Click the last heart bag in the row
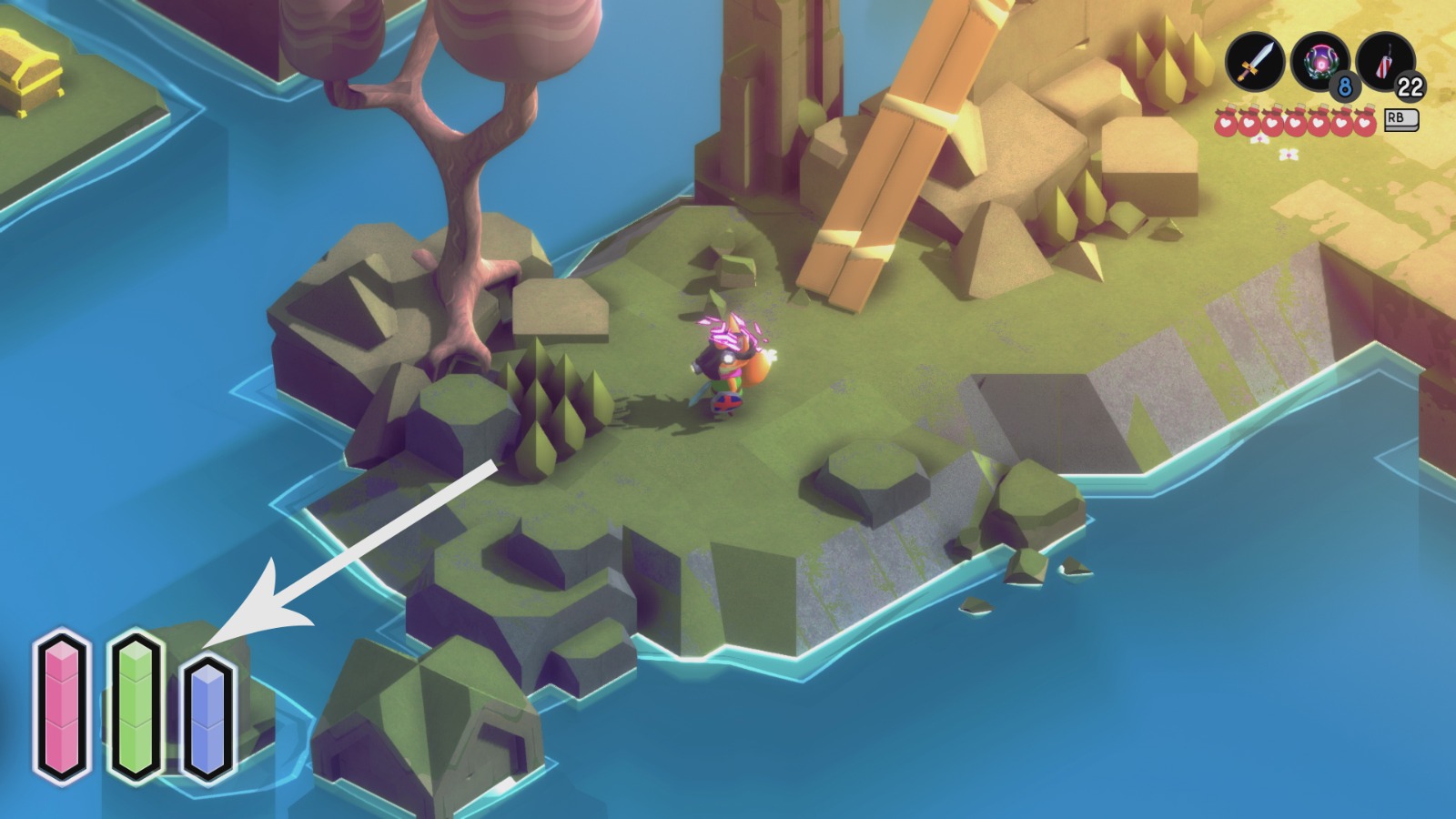The height and width of the screenshot is (819, 1456). coord(1365,122)
